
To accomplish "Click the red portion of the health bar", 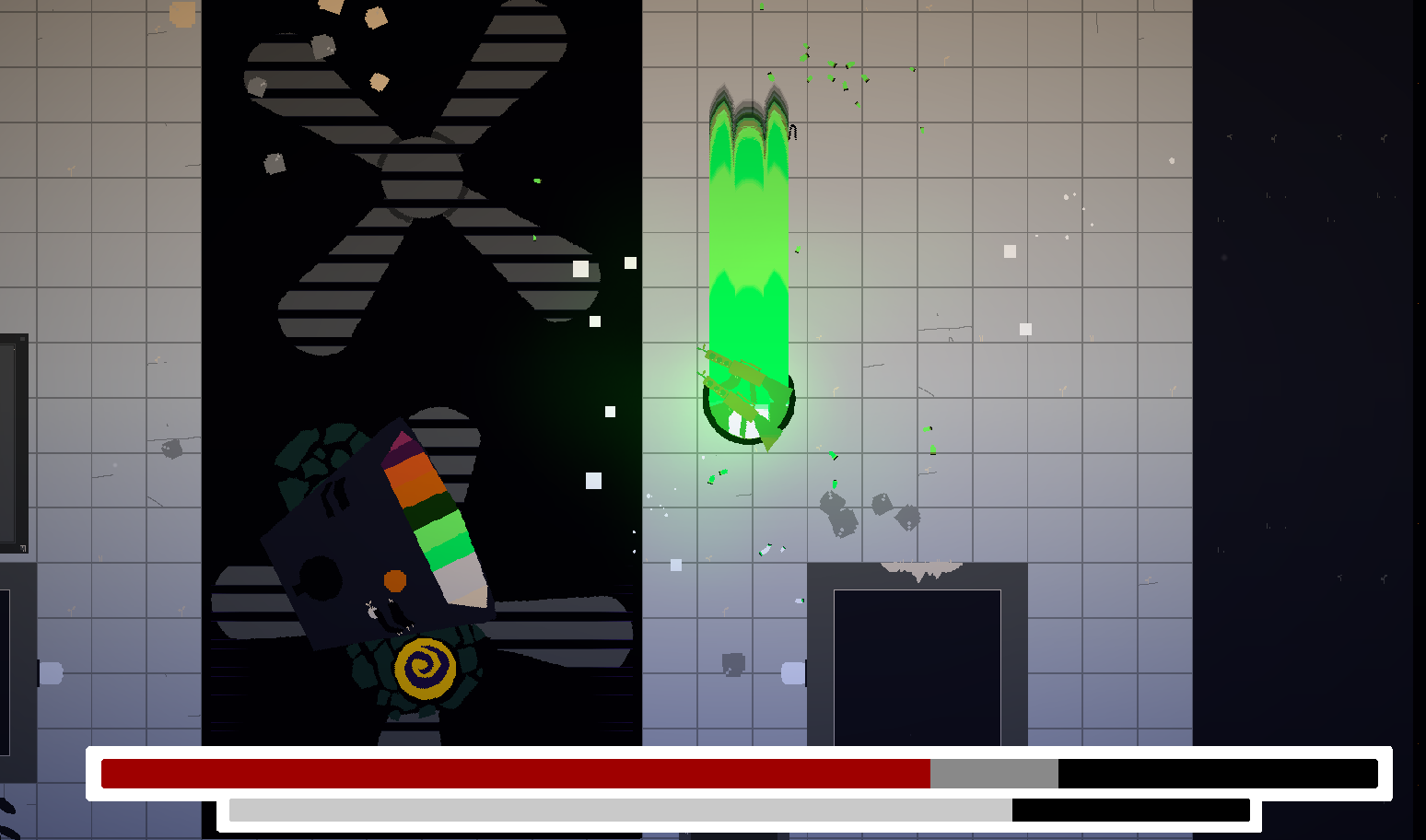I will 516,774.
